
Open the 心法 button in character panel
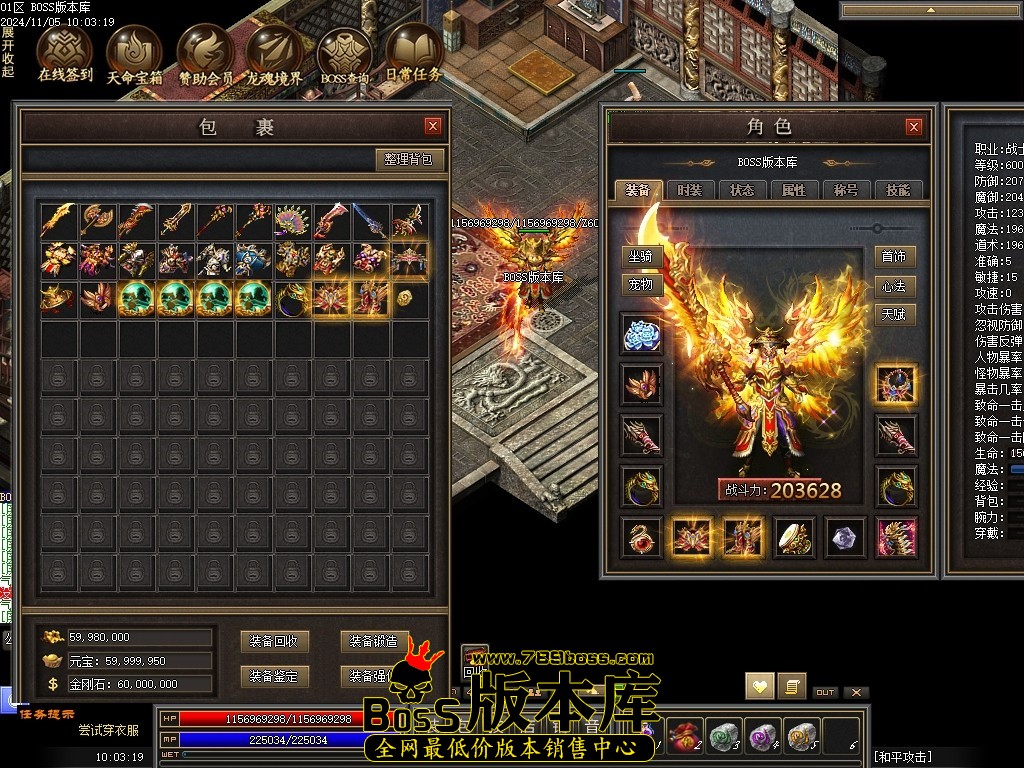(894, 286)
